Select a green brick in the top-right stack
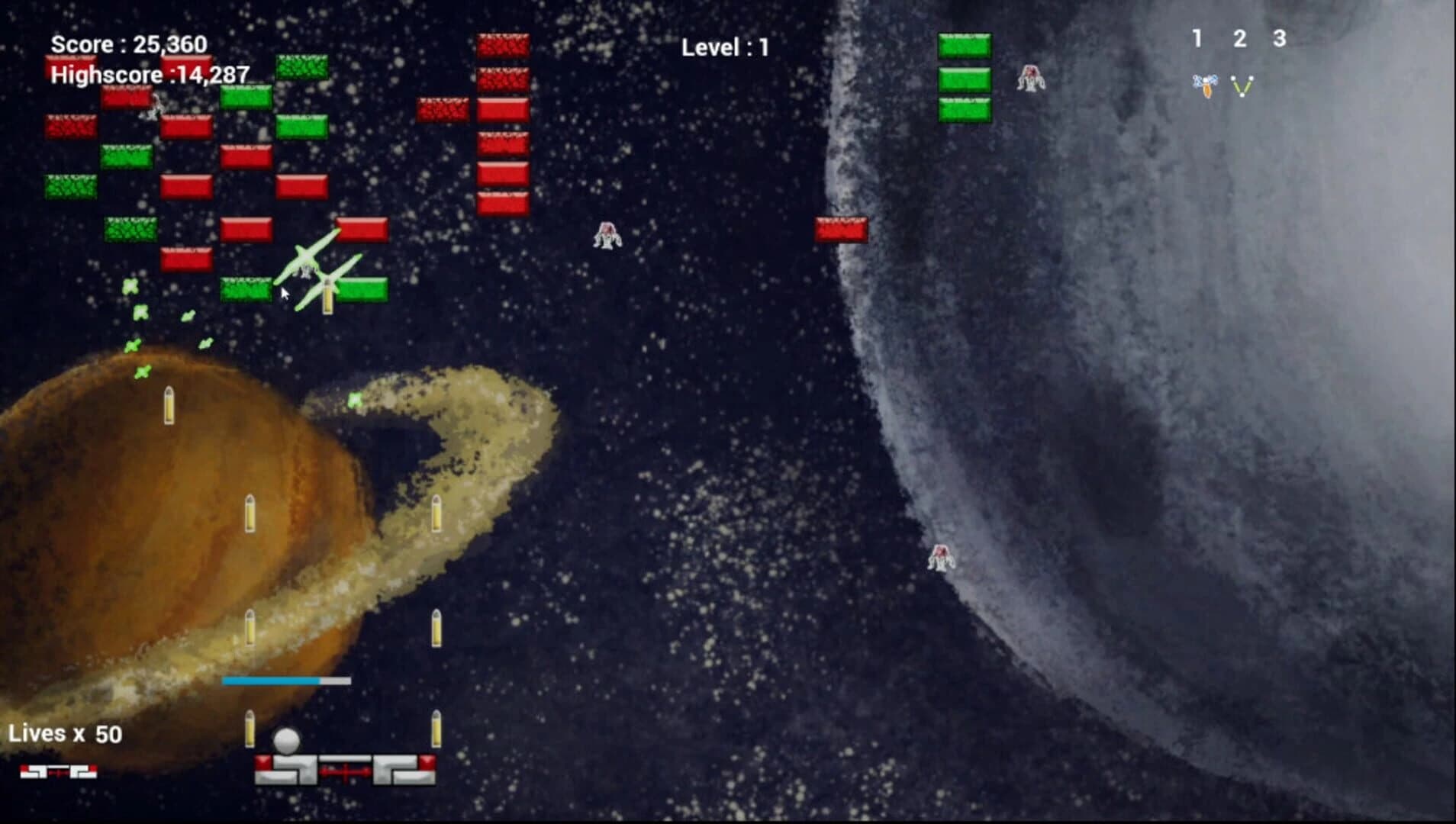 coord(965,79)
